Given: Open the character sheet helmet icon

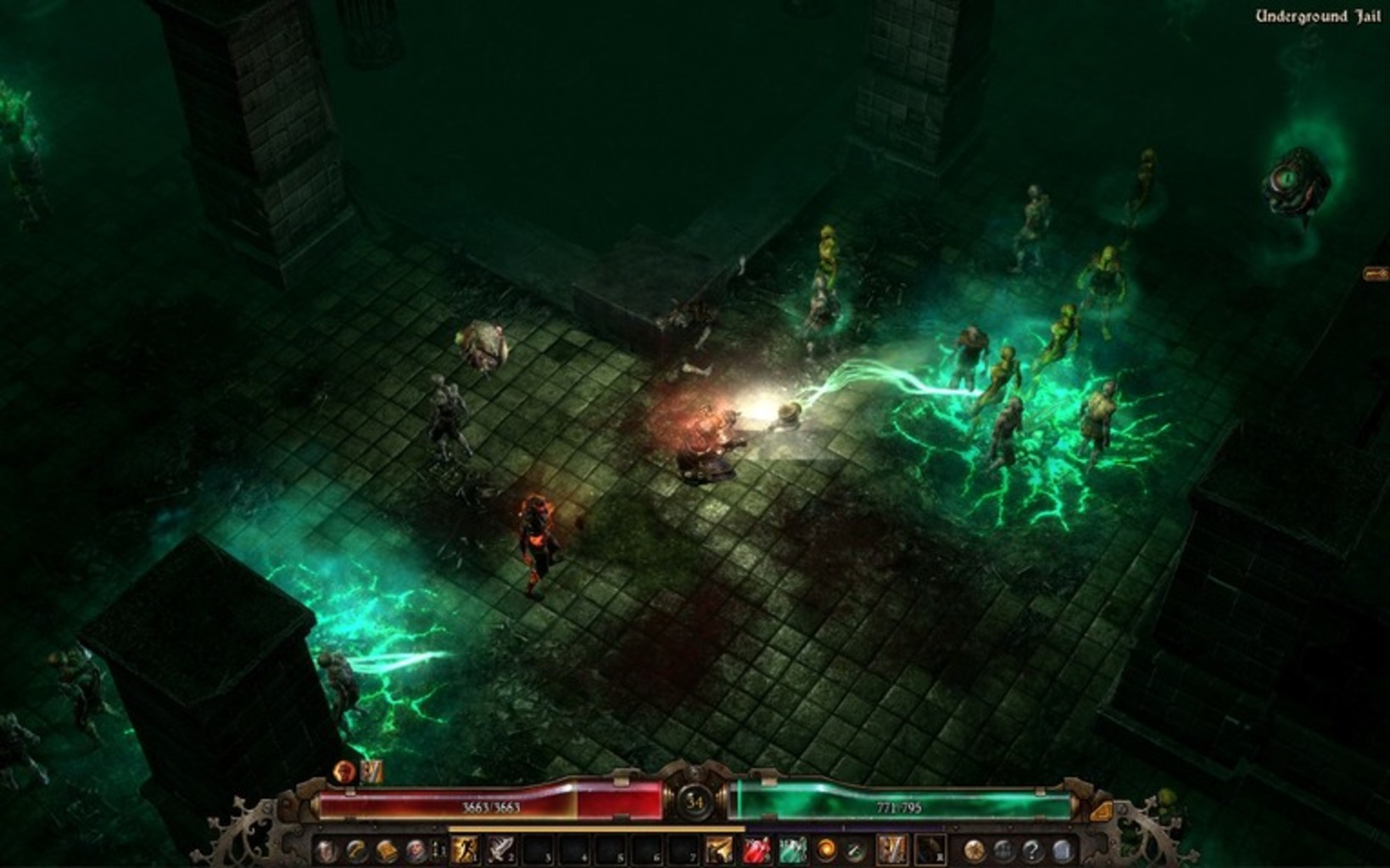Looking at the screenshot, I should (x=327, y=850).
